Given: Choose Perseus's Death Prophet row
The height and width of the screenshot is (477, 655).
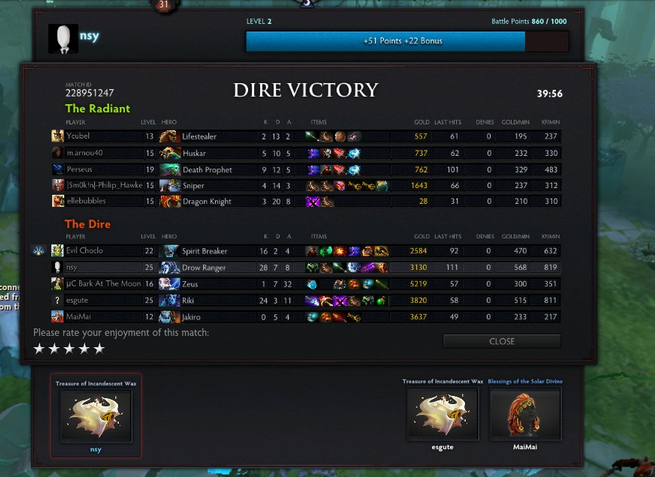Looking at the screenshot, I should (x=300, y=169).
